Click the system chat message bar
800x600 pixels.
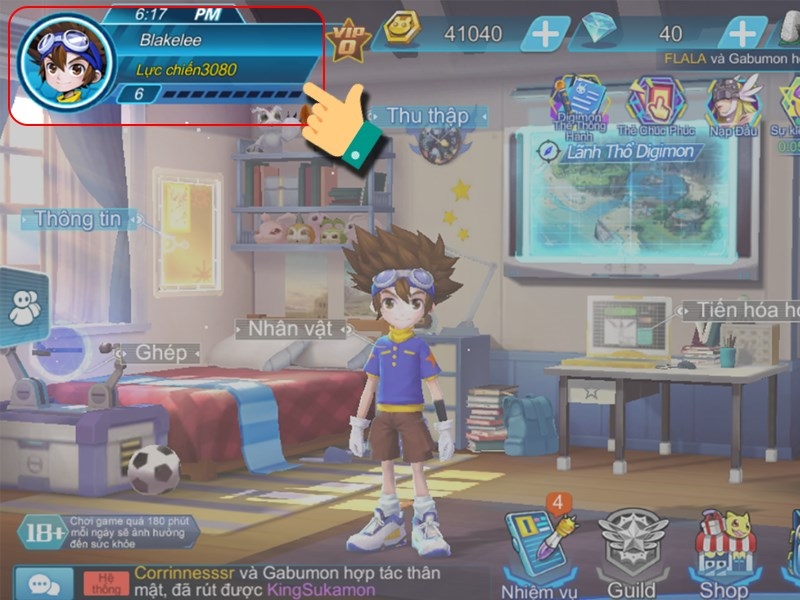280,583
